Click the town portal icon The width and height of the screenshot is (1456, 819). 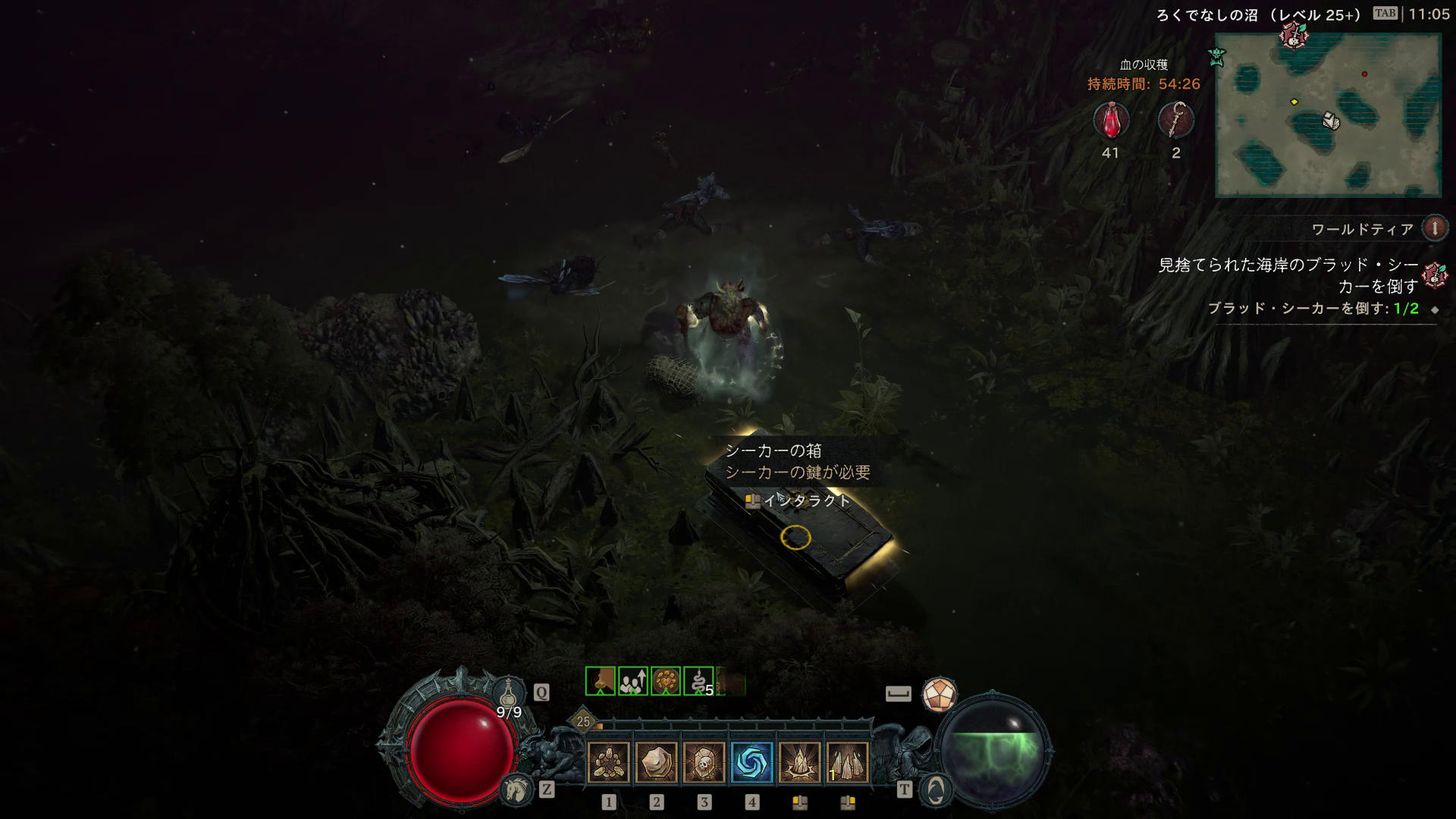point(936,790)
